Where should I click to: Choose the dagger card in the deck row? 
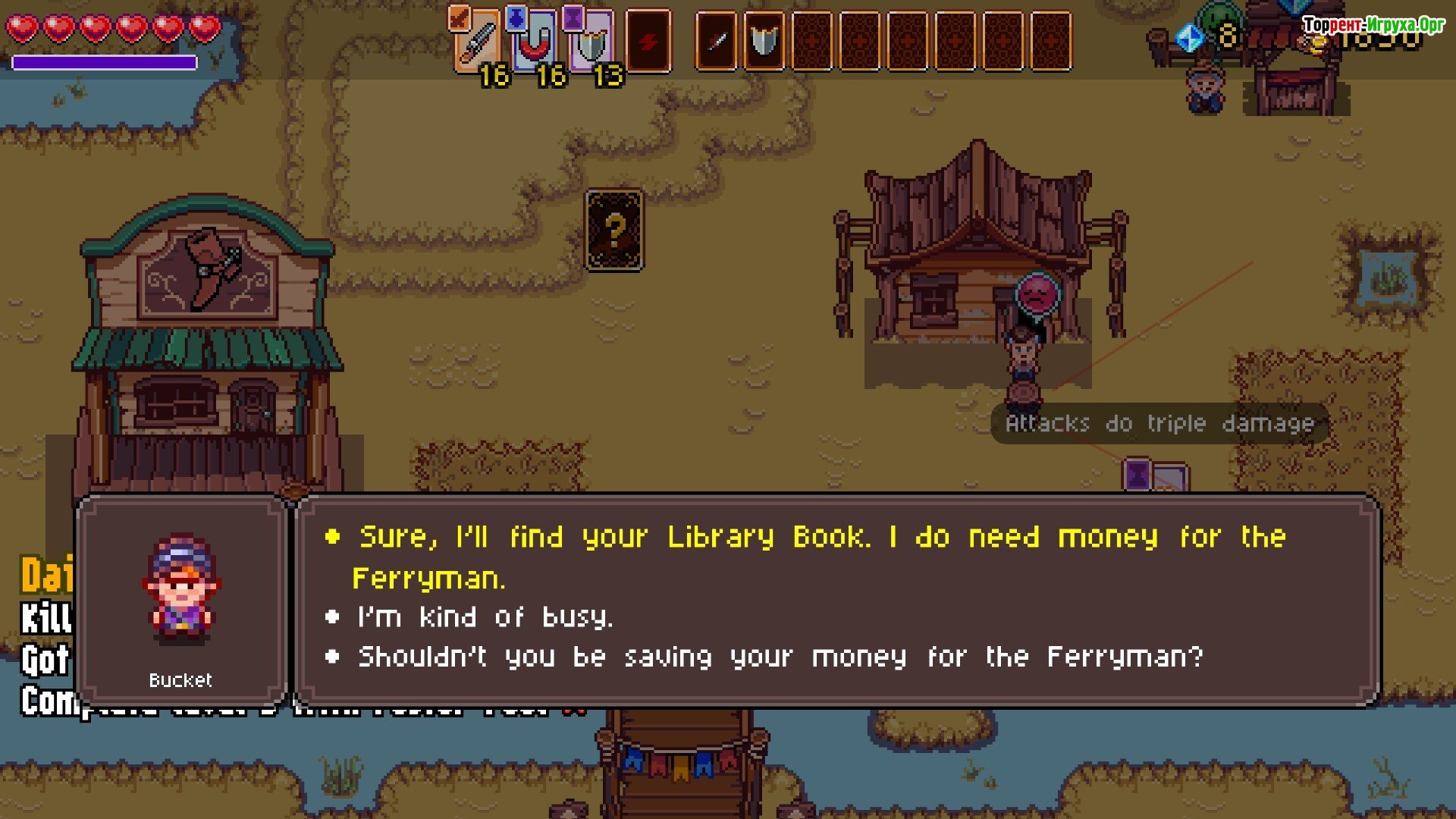click(x=717, y=42)
